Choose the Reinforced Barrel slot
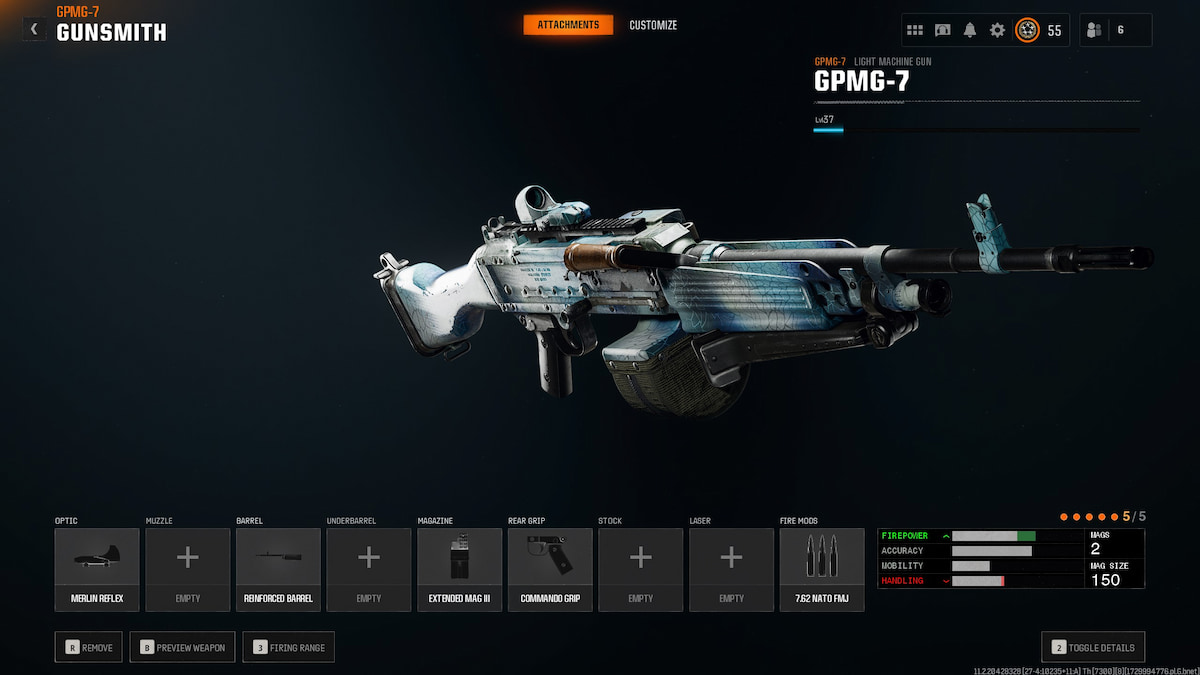The image size is (1200, 675). pyautogui.click(x=278, y=569)
